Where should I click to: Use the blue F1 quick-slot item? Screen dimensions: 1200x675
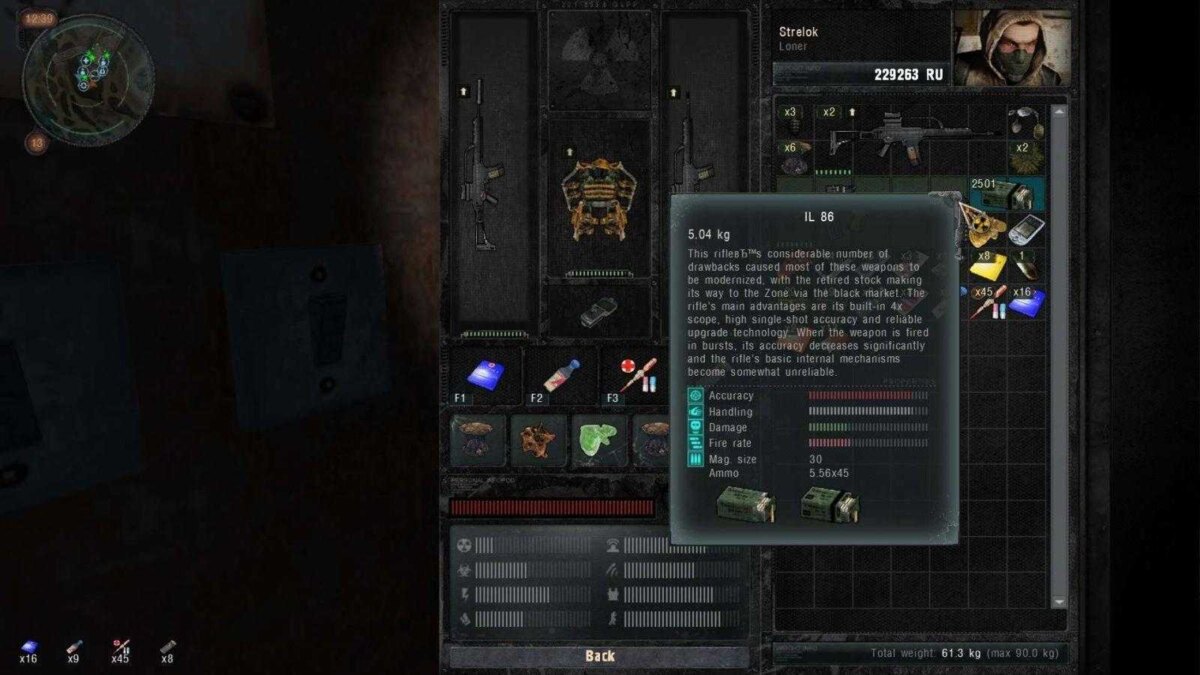click(486, 376)
